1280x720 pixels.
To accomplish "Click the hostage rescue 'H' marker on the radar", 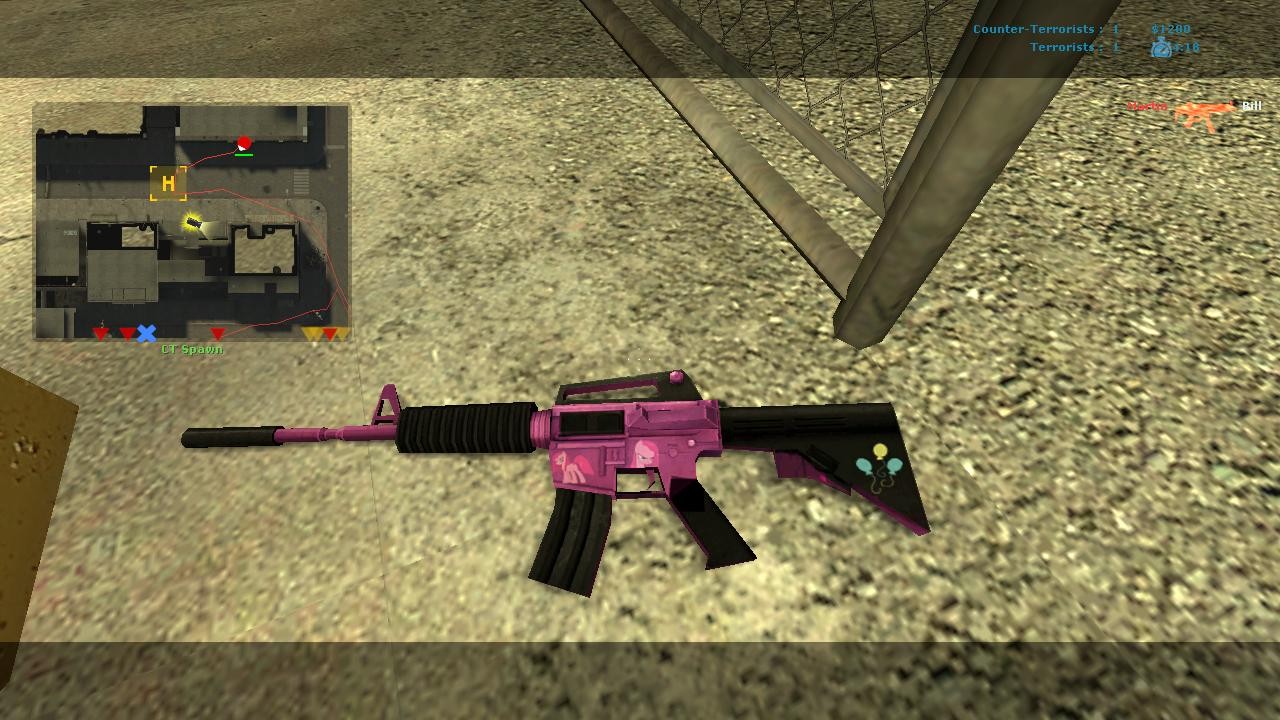I will point(167,183).
